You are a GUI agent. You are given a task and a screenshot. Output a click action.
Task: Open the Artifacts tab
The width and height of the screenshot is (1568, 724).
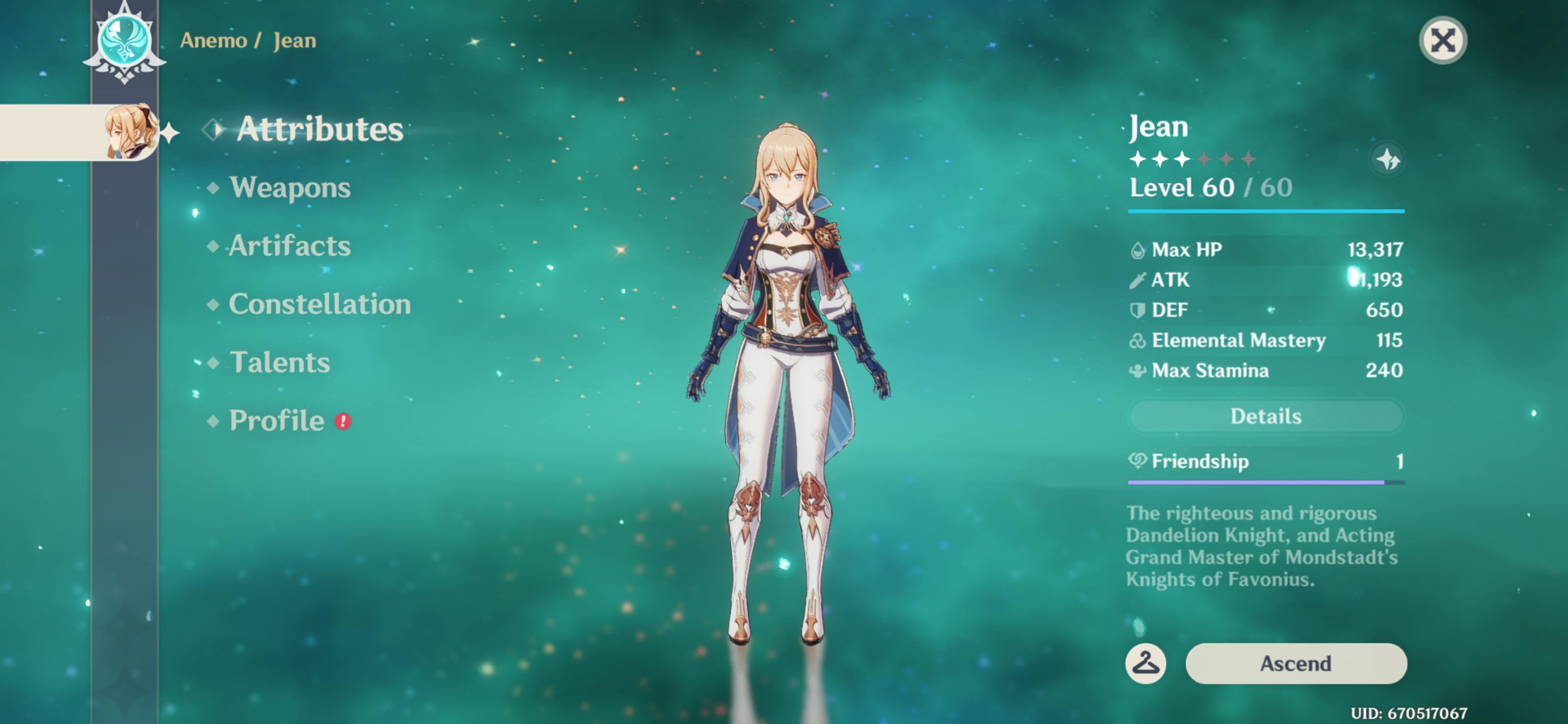(x=289, y=246)
